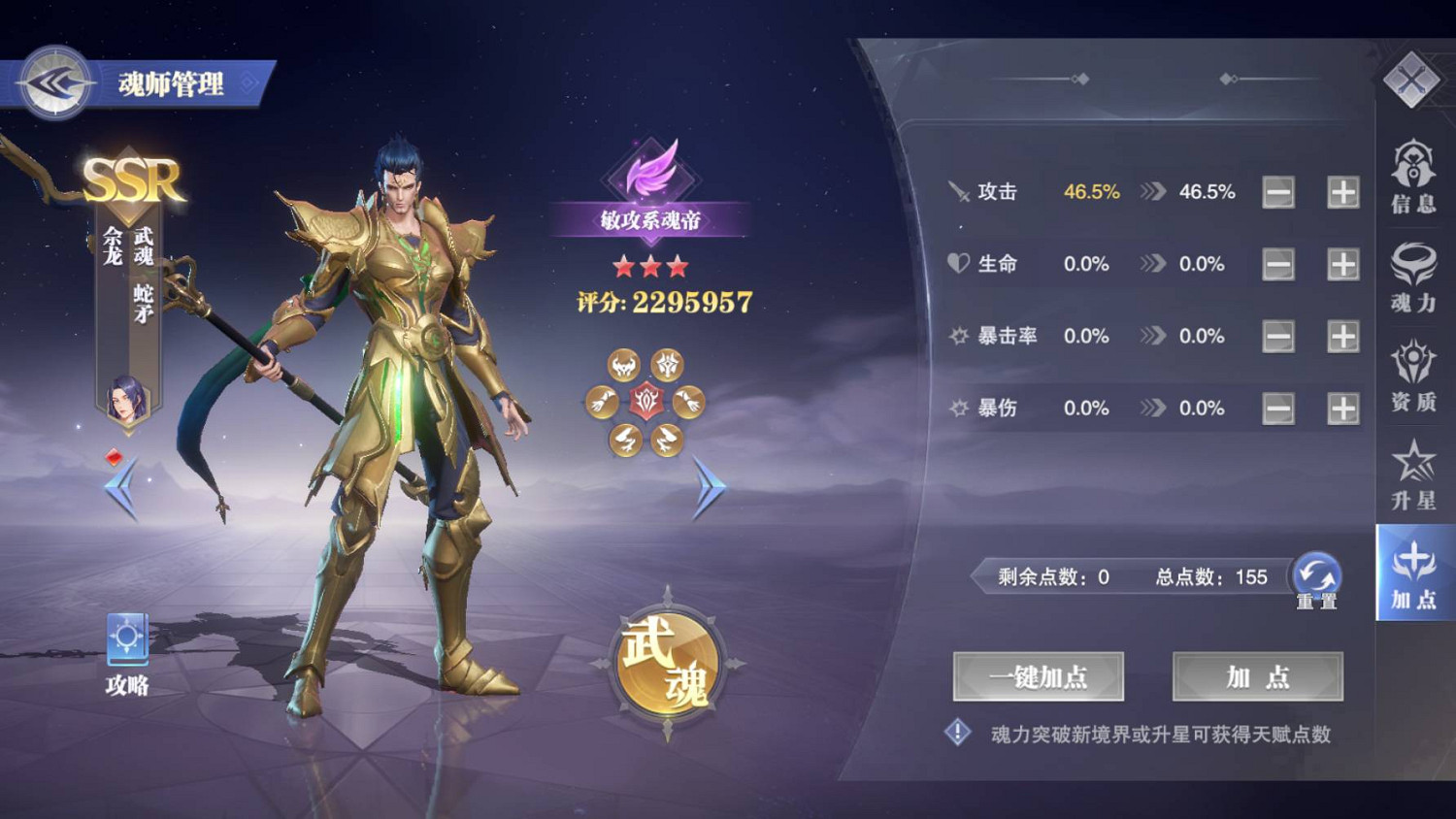Click the 重置 reset icon next to point totals
The image size is (1456, 819).
(x=1316, y=575)
